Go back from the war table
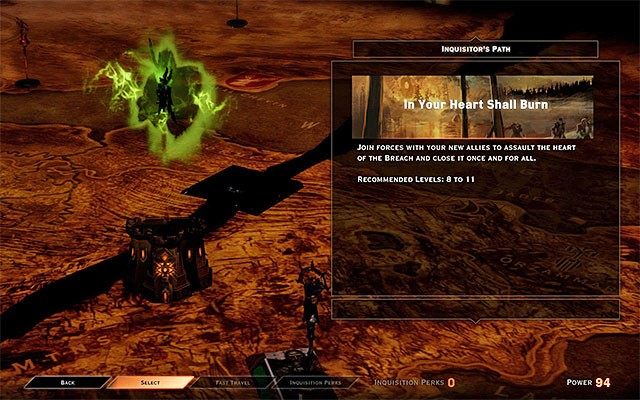 click(67, 382)
